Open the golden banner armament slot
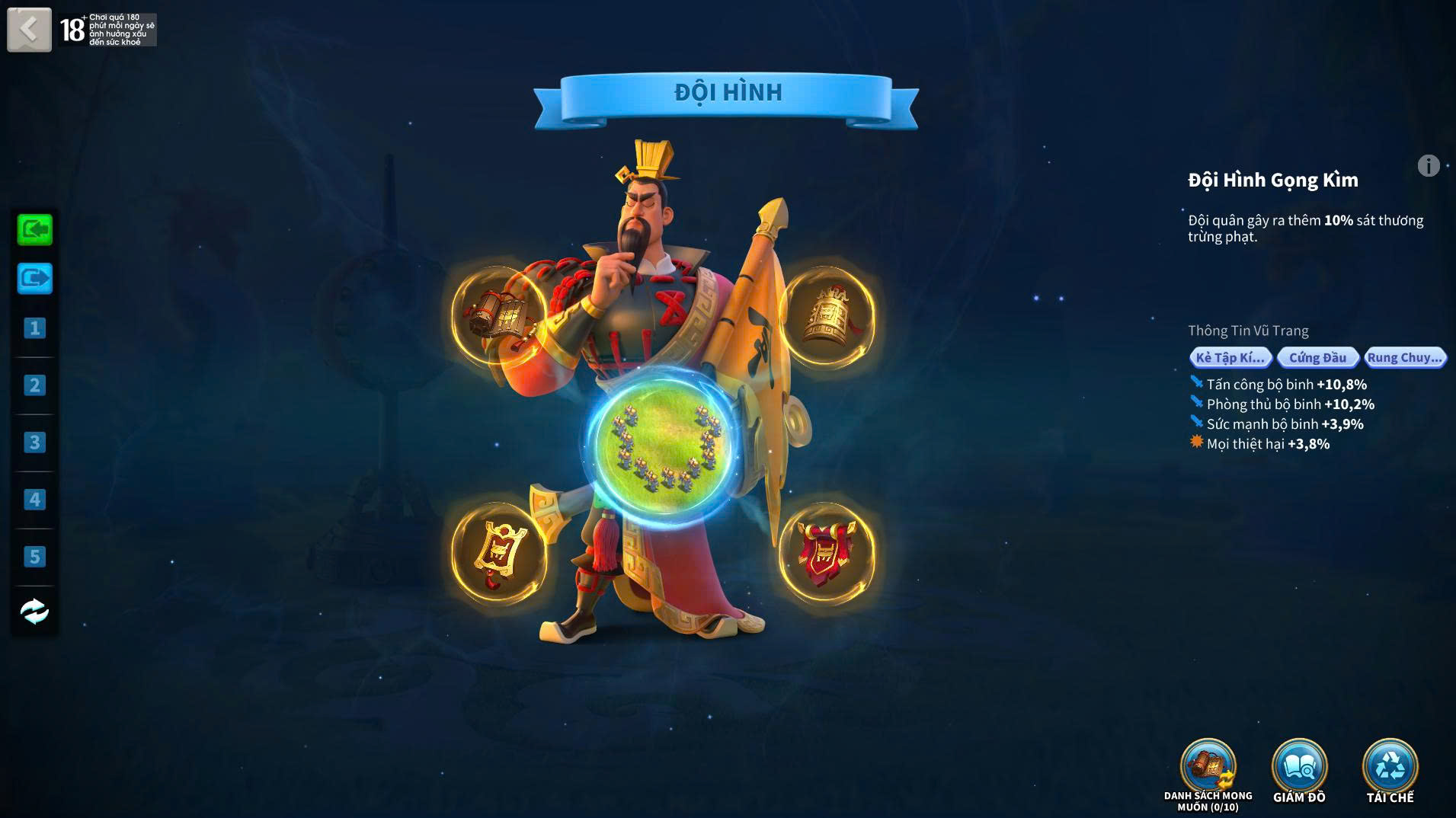The image size is (1456, 818). pos(499,552)
